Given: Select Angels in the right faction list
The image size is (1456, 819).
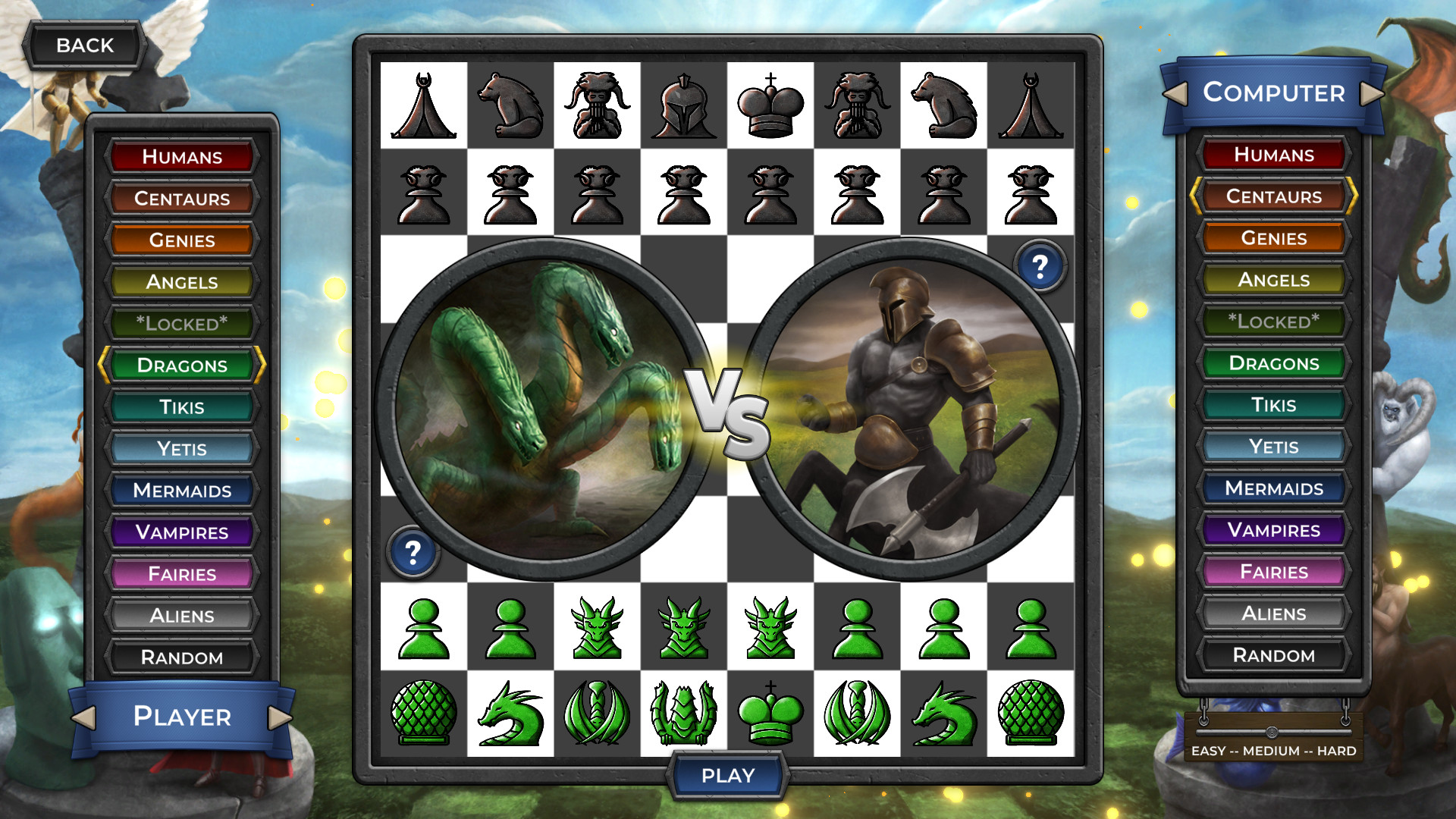Looking at the screenshot, I should [1273, 280].
